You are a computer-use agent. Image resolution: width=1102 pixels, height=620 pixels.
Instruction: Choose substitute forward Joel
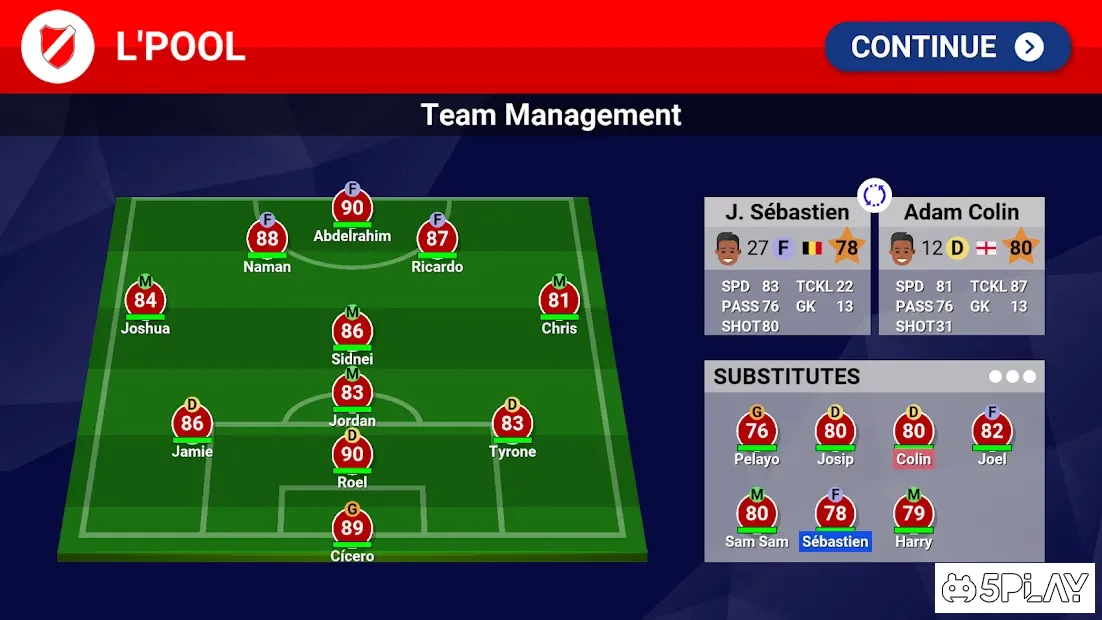point(992,432)
